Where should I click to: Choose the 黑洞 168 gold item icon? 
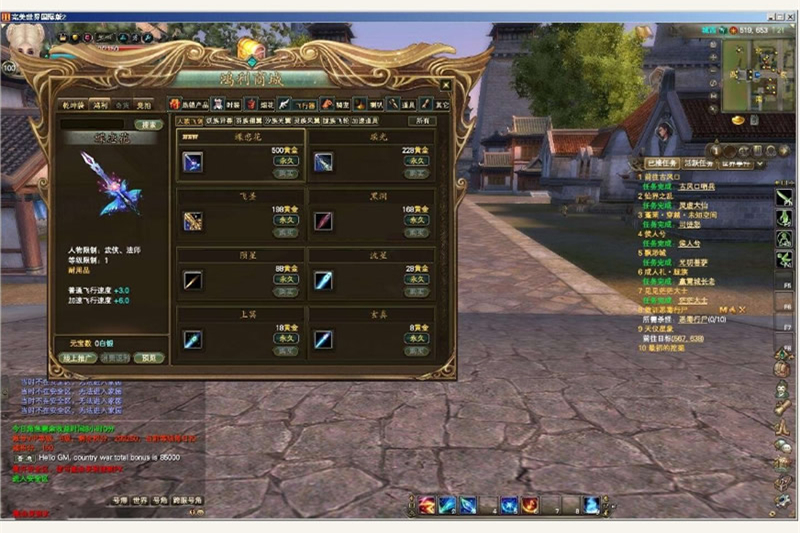[323, 221]
